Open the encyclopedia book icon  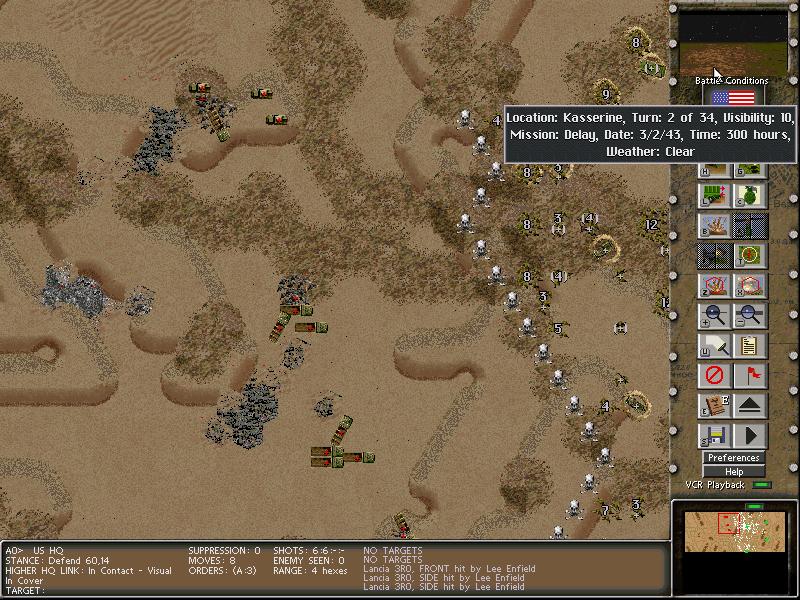713,406
